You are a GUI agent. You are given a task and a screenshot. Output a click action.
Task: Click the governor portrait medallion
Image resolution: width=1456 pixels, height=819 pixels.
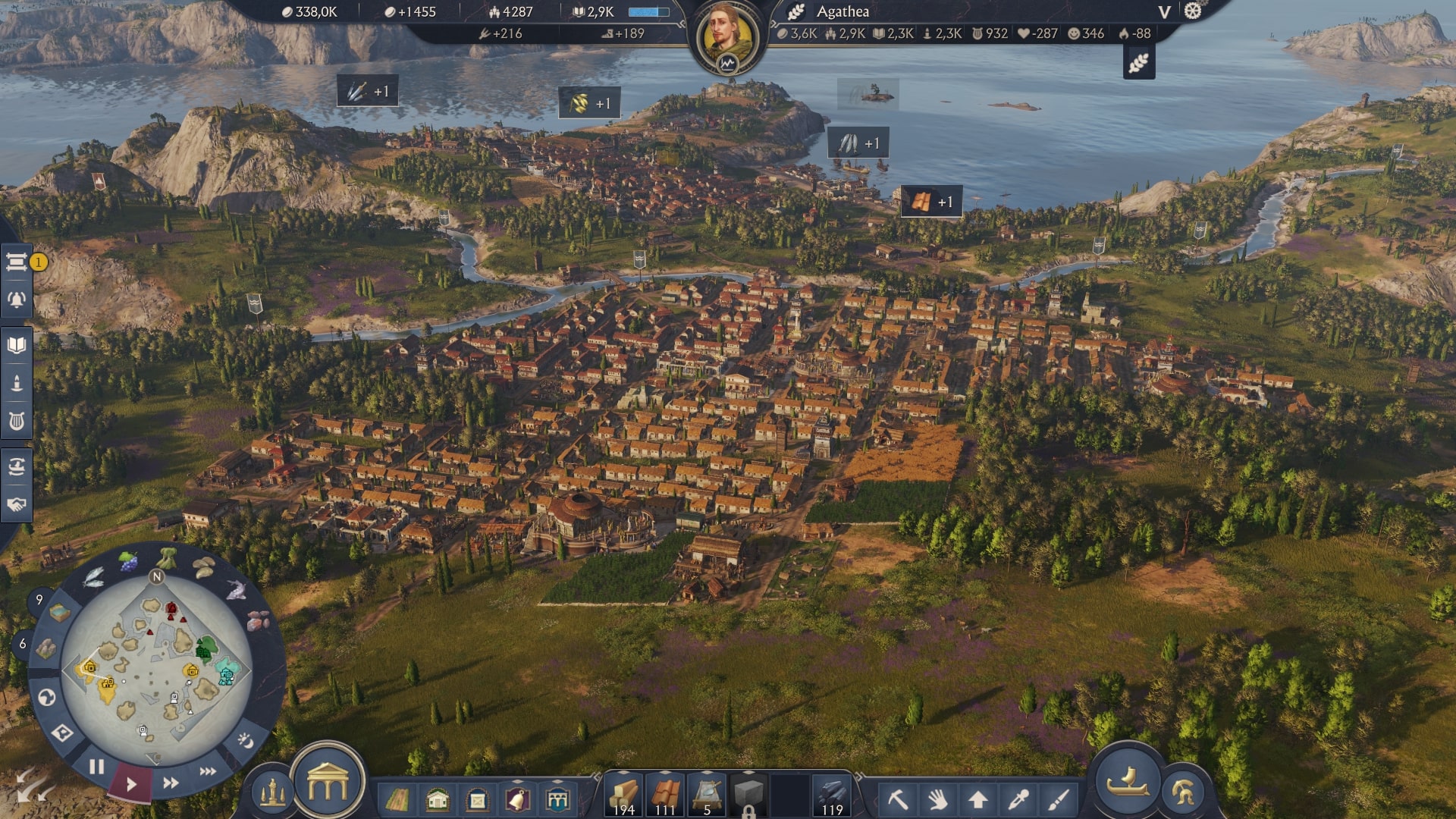click(728, 38)
